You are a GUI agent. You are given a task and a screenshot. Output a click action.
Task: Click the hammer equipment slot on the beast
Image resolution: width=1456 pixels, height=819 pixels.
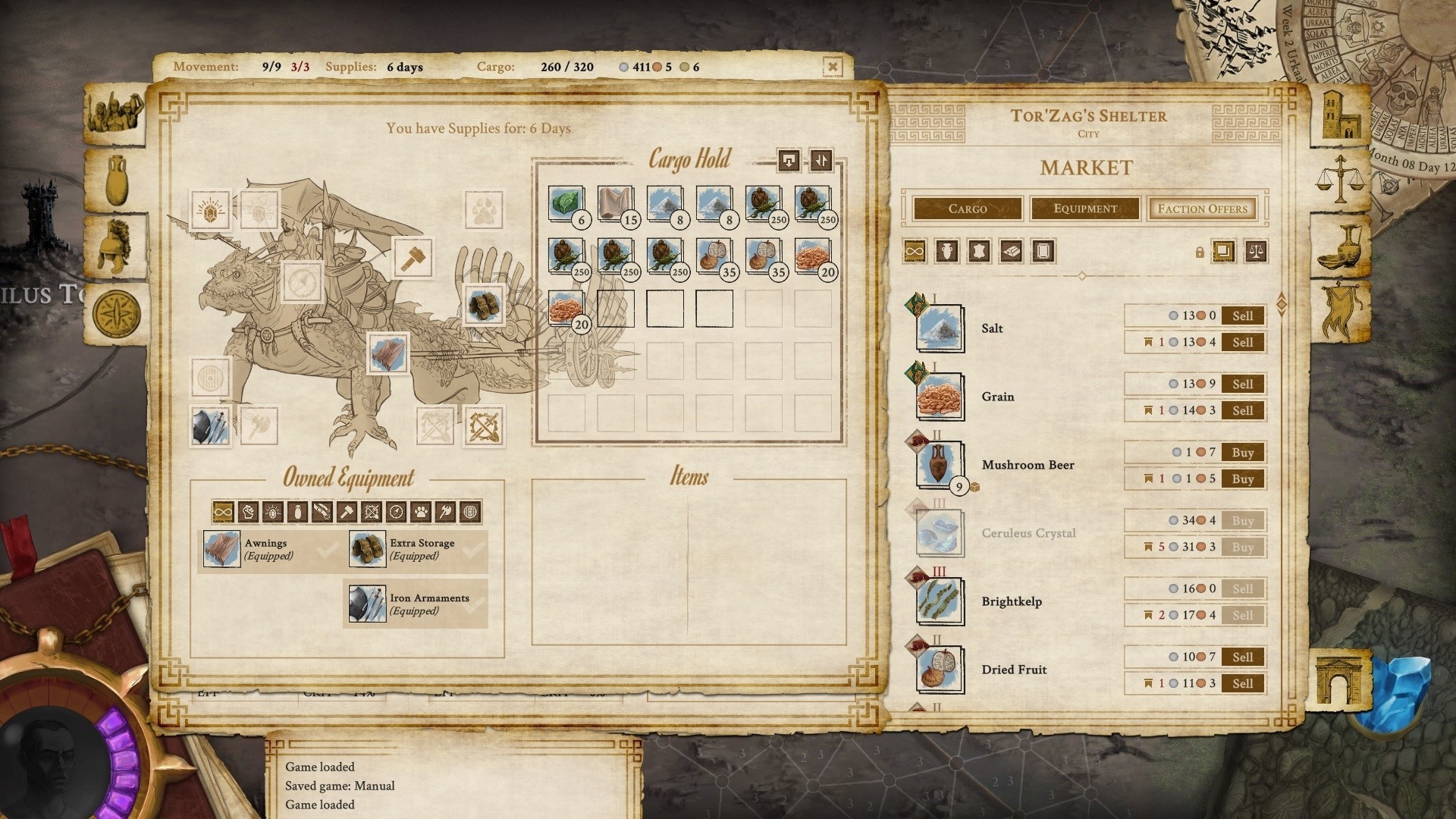(413, 258)
